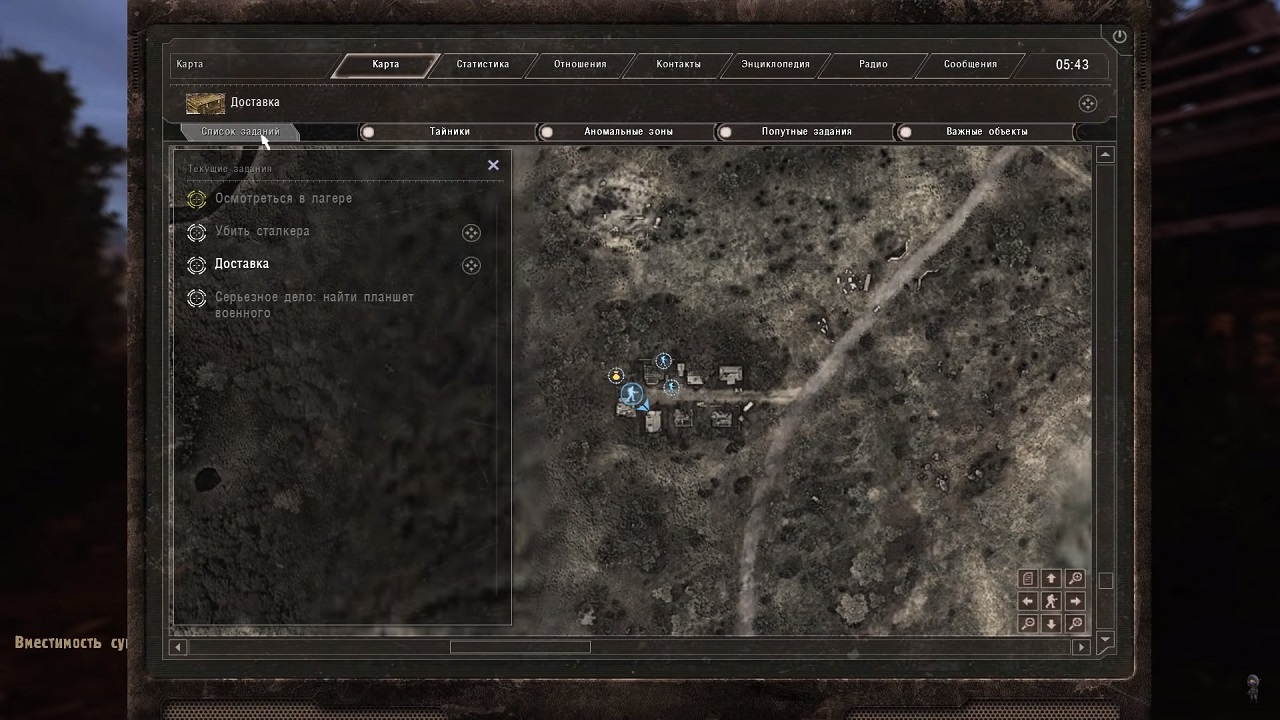Image resolution: width=1280 pixels, height=720 pixels.
Task: Click the power button to close the PDA
Action: point(1119,37)
